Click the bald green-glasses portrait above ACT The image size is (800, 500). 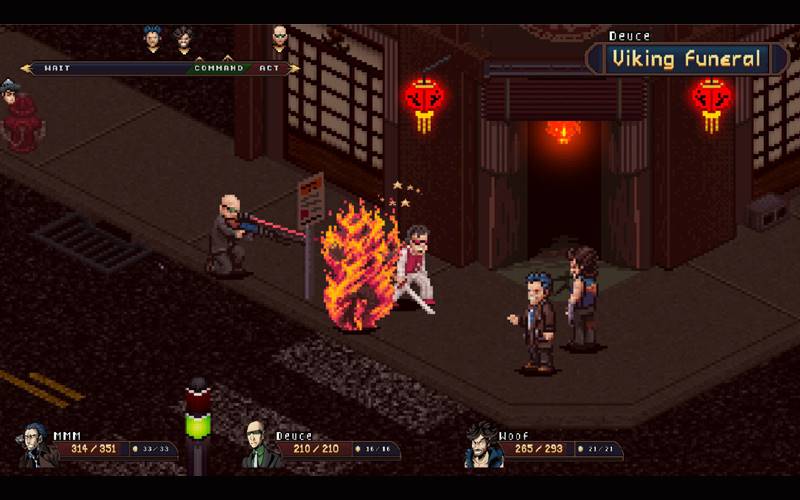tap(280, 41)
